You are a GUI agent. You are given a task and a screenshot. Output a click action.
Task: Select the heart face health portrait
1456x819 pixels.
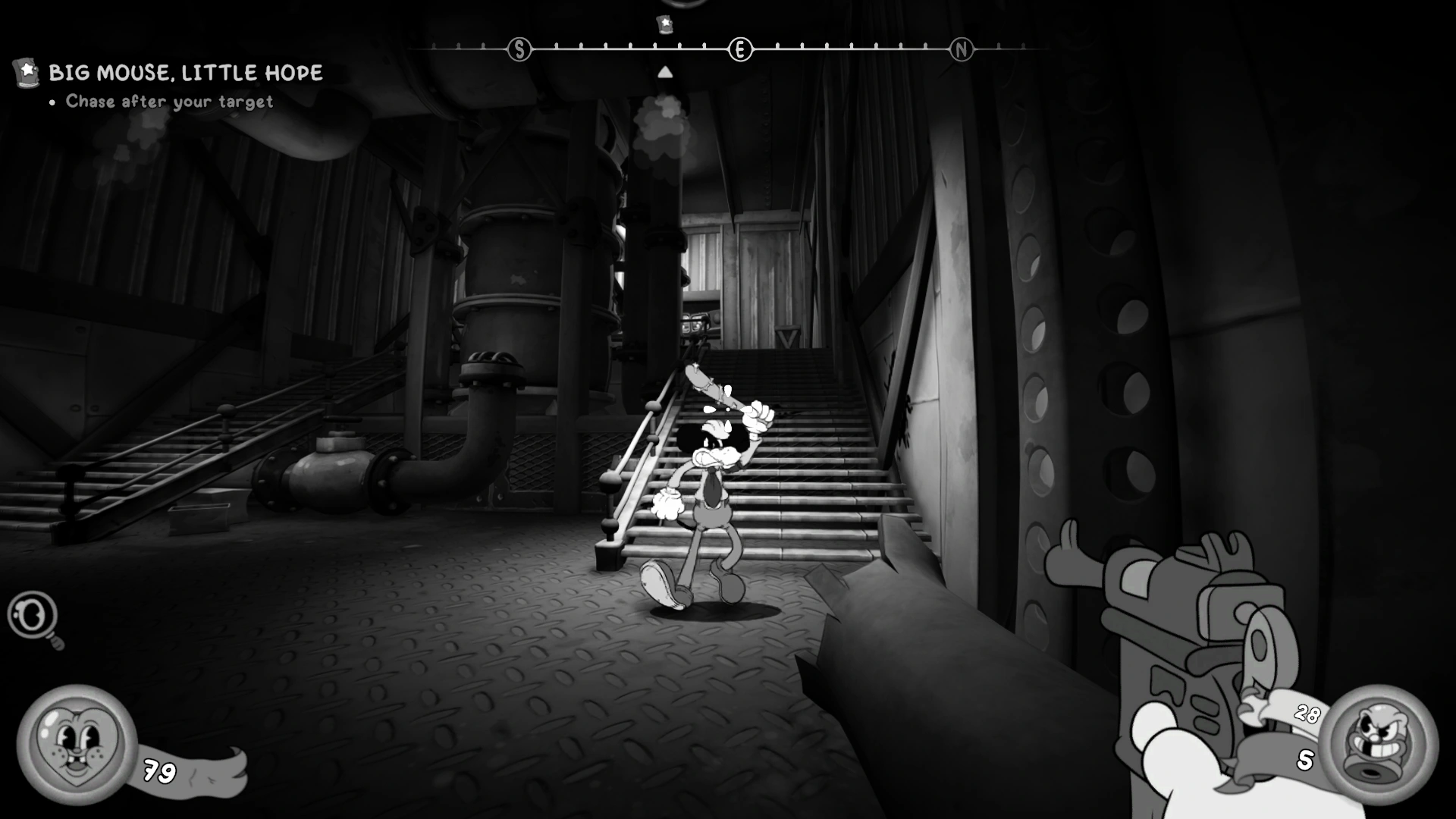pos(76,744)
